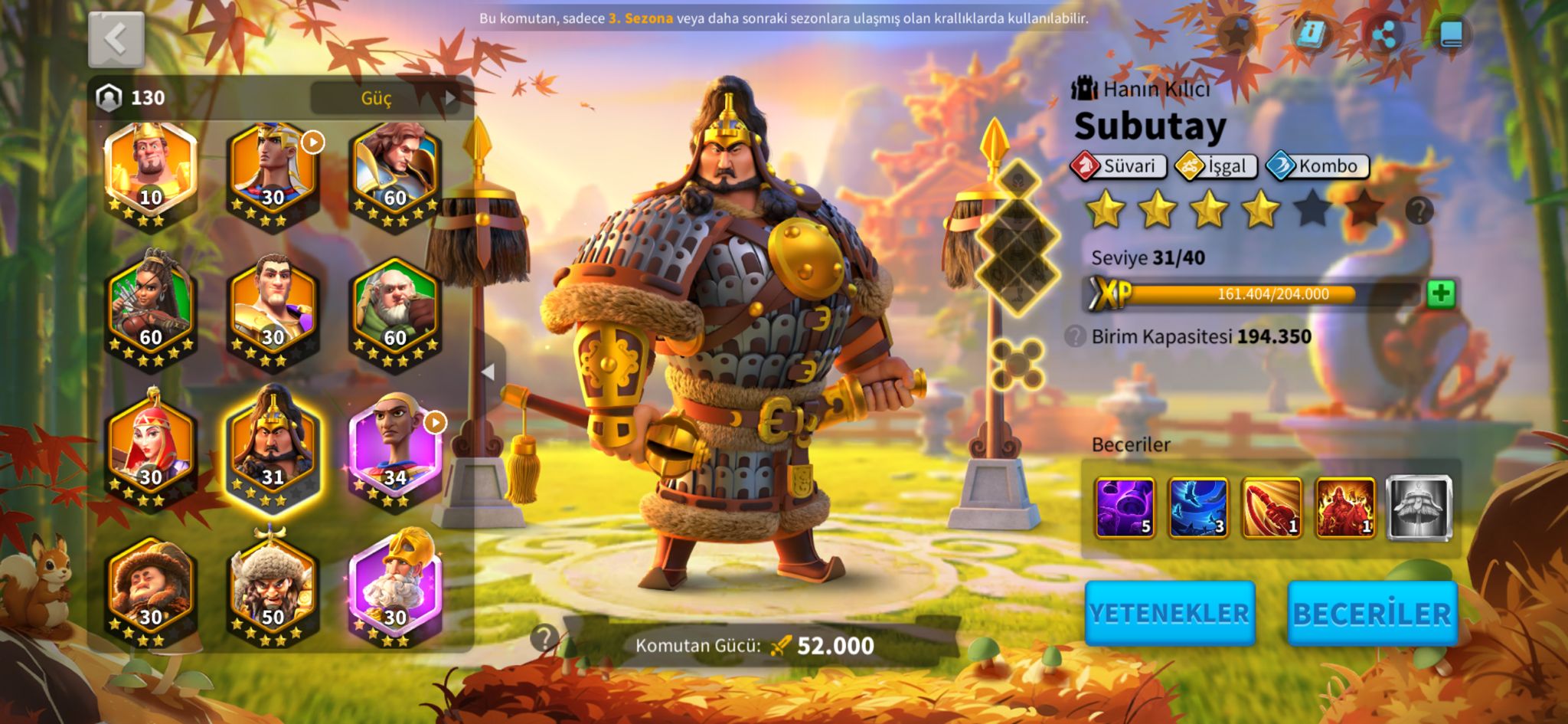Collapse the commander list panel arrow
The width and height of the screenshot is (1568, 724).
[x=488, y=372]
